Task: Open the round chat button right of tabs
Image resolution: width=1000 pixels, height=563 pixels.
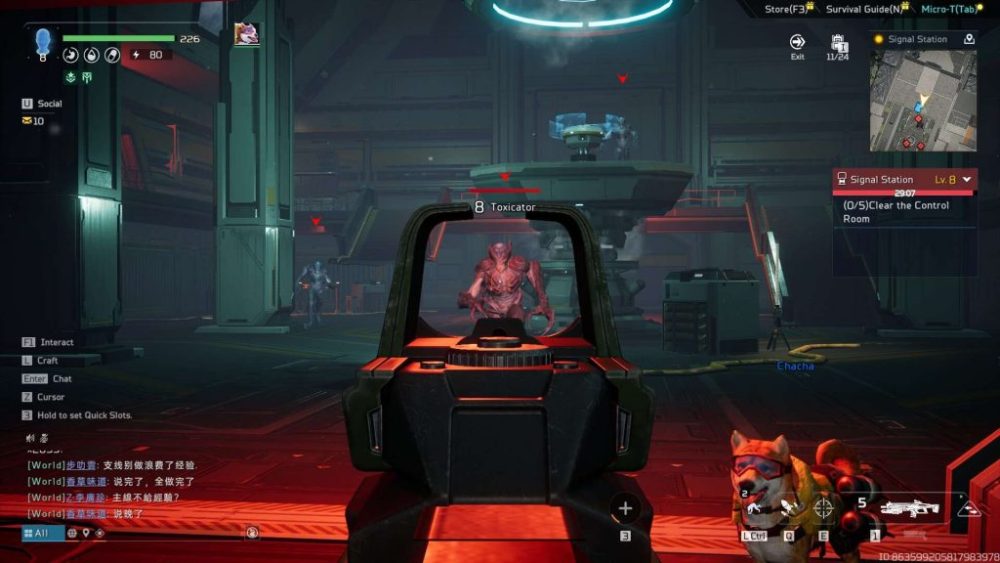Action: 252,533
